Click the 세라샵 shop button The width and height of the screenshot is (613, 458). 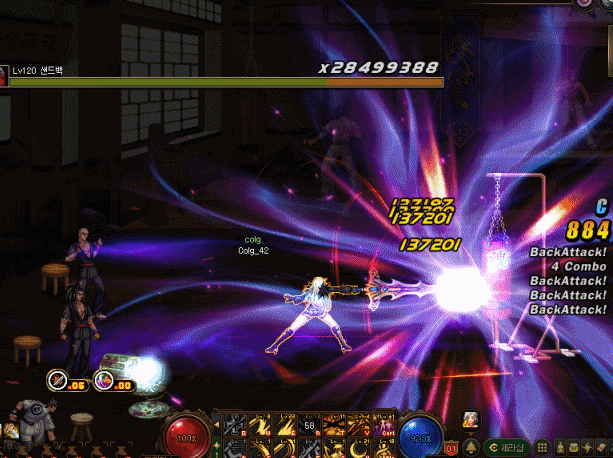pos(509,445)
